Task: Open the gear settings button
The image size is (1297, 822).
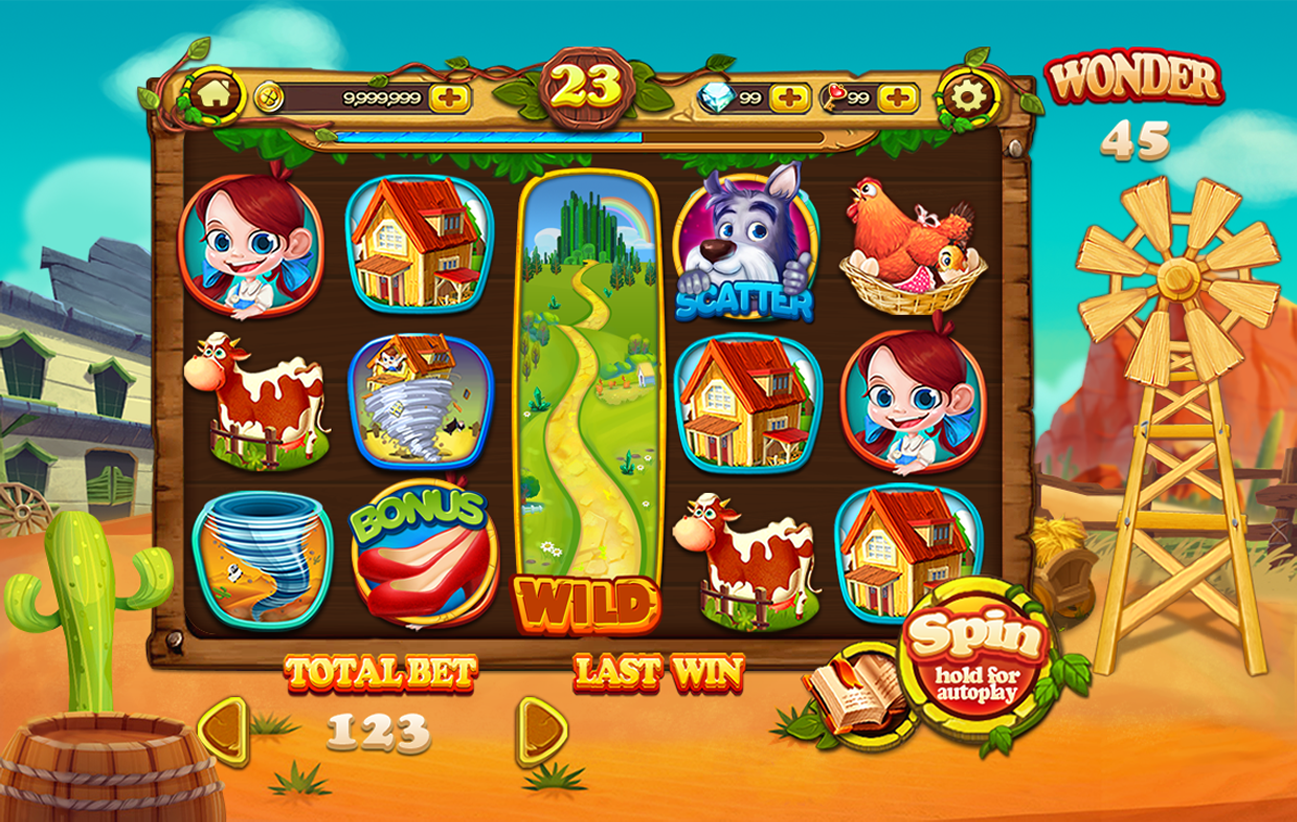Action: coord(966,97)
